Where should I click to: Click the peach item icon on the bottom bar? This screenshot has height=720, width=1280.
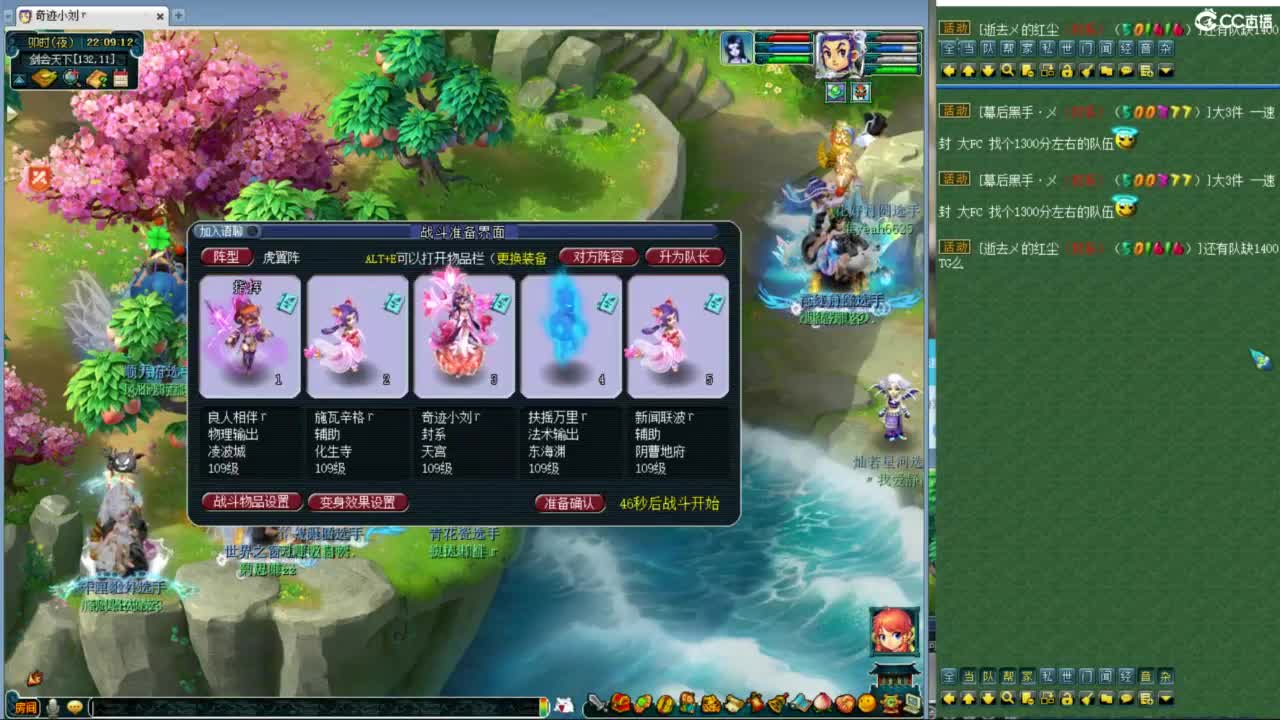point(822,704)
